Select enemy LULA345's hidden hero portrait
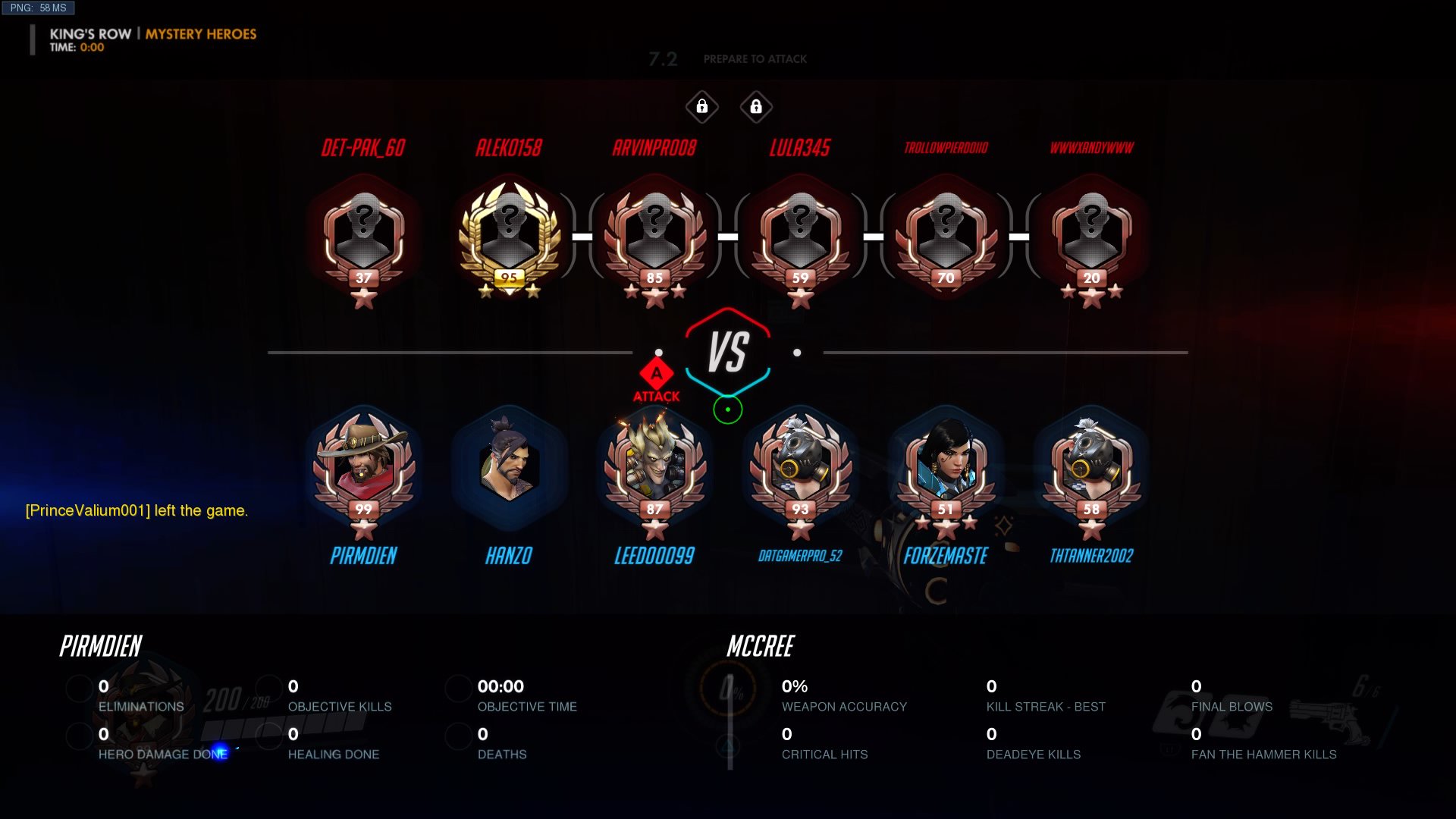 coord(800,233)
